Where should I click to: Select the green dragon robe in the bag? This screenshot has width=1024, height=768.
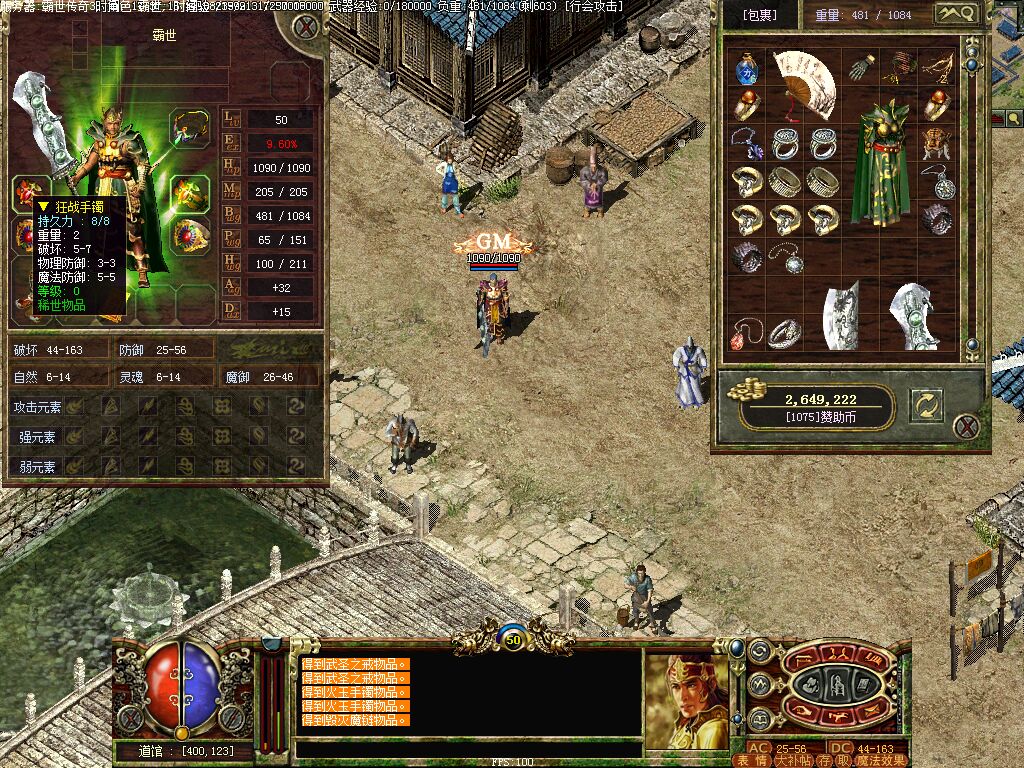click(880, 163)
